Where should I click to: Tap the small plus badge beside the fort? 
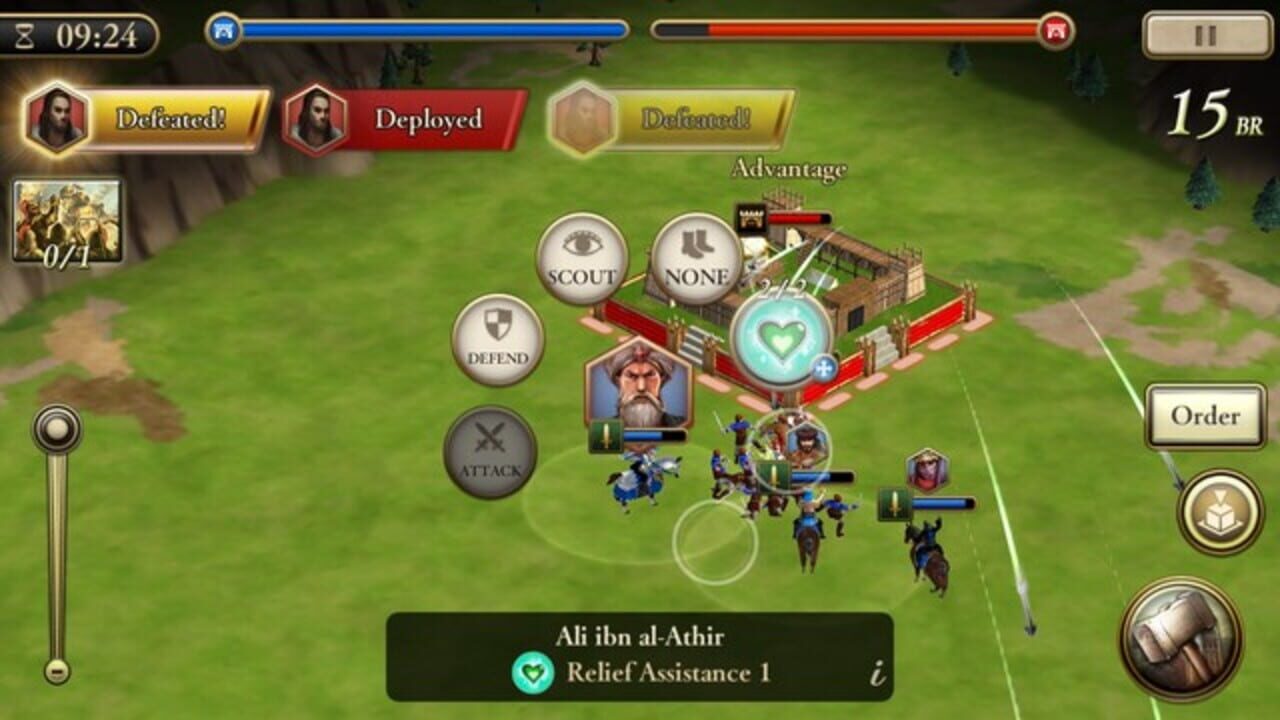coord(823,368)
